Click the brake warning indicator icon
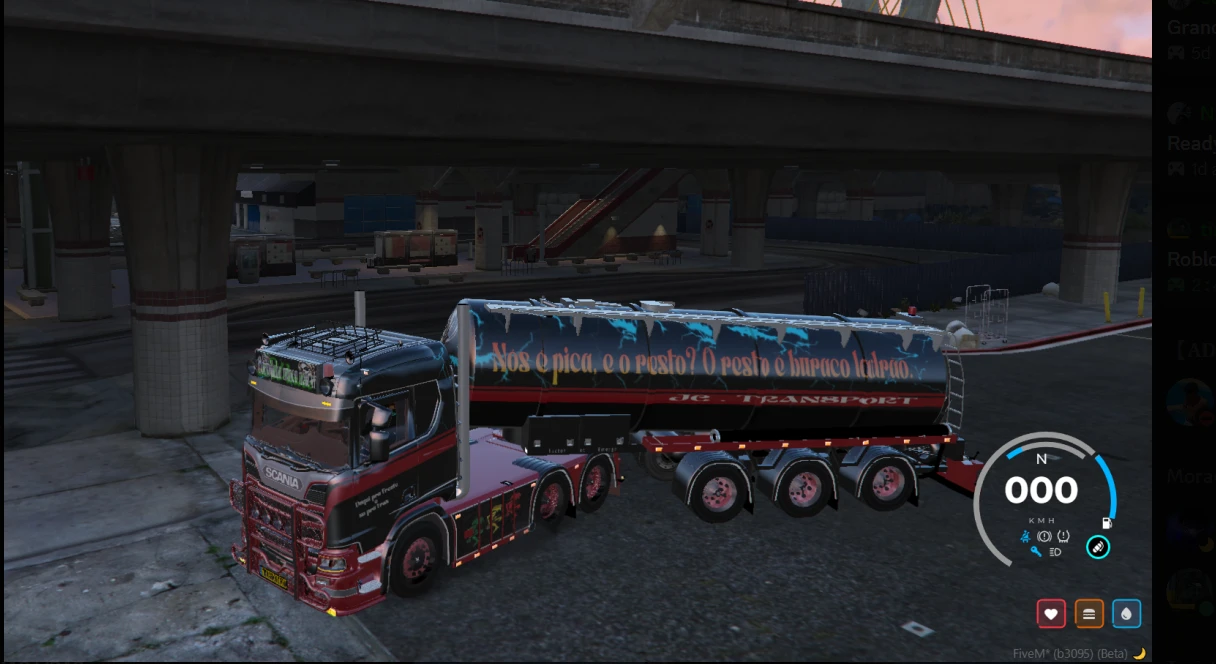Screen dimensions: 1216x664 pyautogui.click(x=1044, y=537)
